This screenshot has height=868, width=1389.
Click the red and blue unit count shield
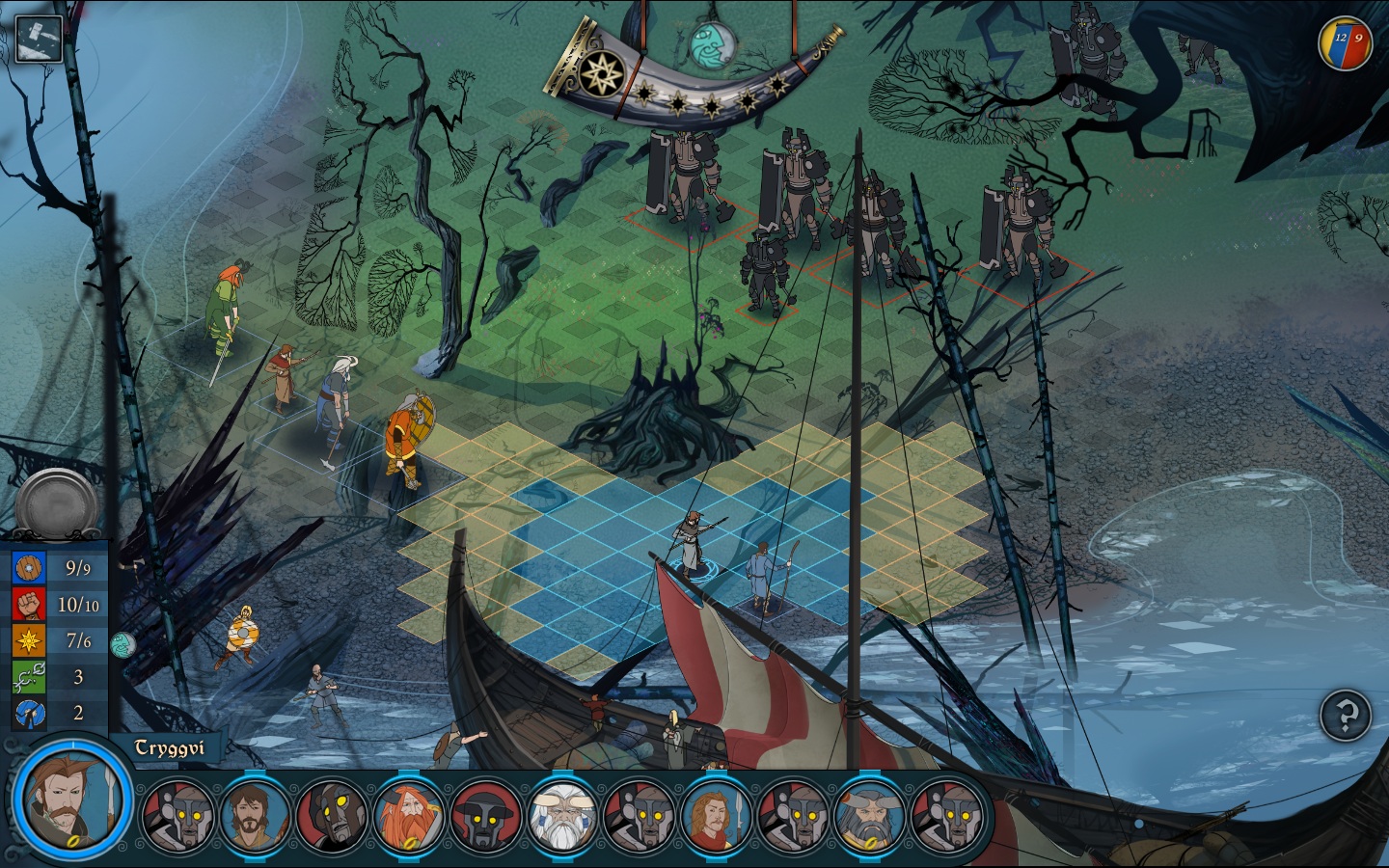1347,41
